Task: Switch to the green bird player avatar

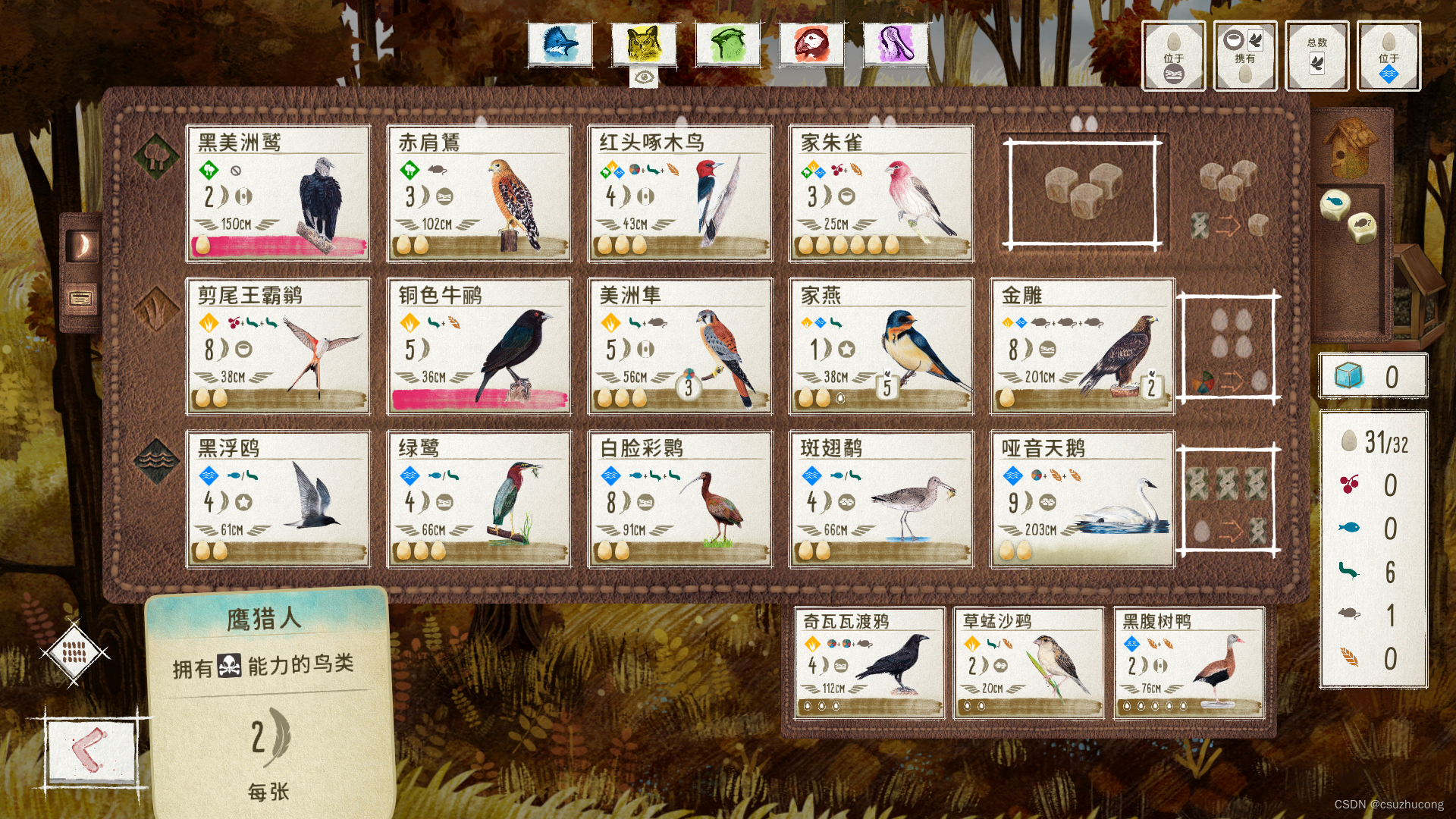Action: tap(728, 44)
